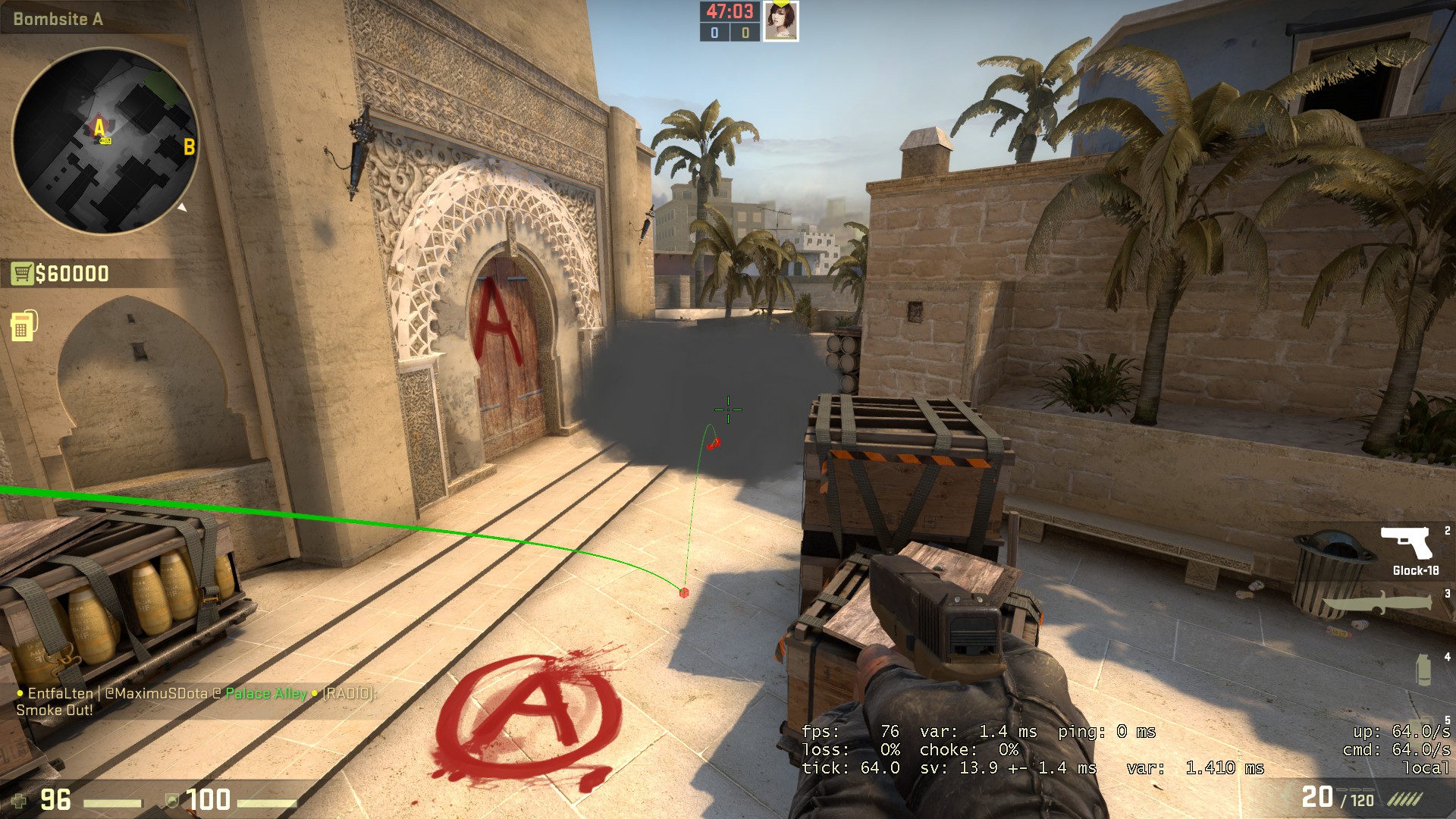Open the buy menu cart icon

22,273
